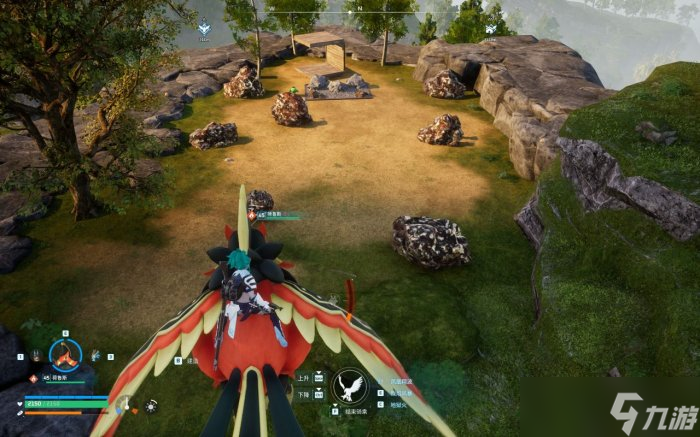The height and width of the screenshot is (437, 700).
Task: Click the pal element badge beside level 45
Action: tap(32, 378)
